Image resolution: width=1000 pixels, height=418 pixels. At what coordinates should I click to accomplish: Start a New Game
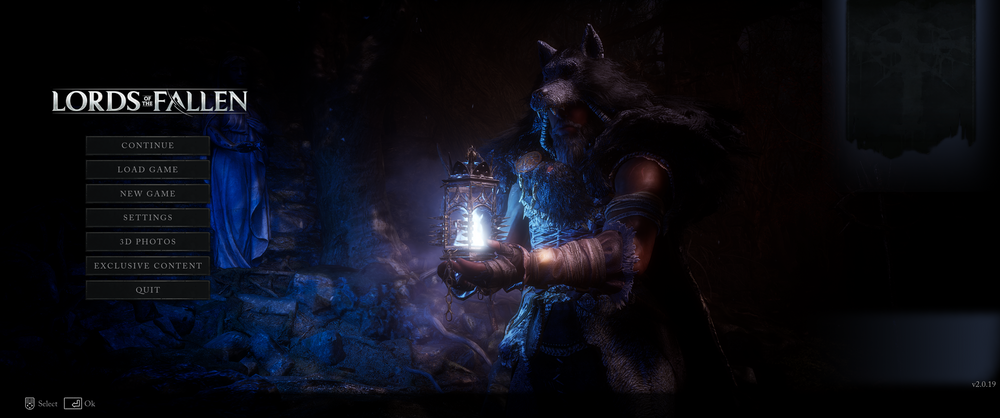tap(148, 194)
